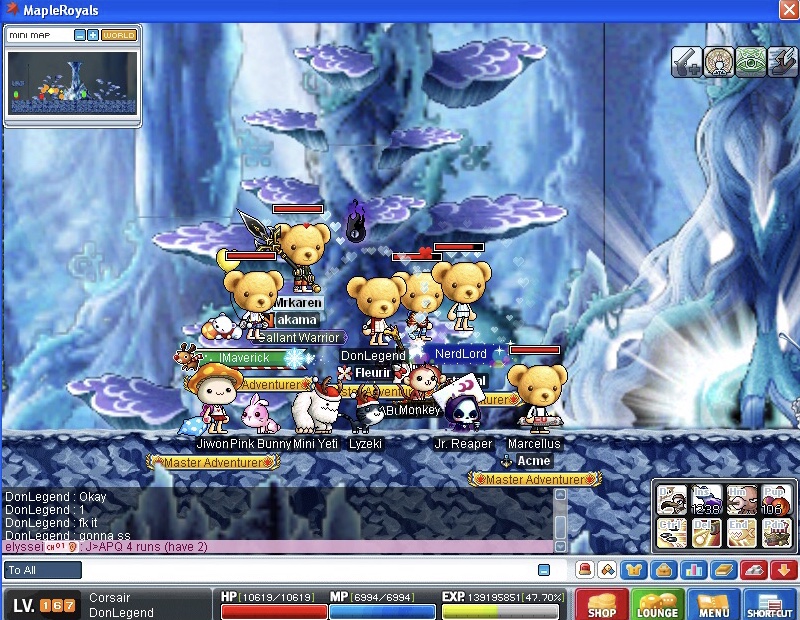The width and height of the screenshot is (800, 620).
Task: Open the main Menu button
Action: pyautogui.click(x=713, y=604)
